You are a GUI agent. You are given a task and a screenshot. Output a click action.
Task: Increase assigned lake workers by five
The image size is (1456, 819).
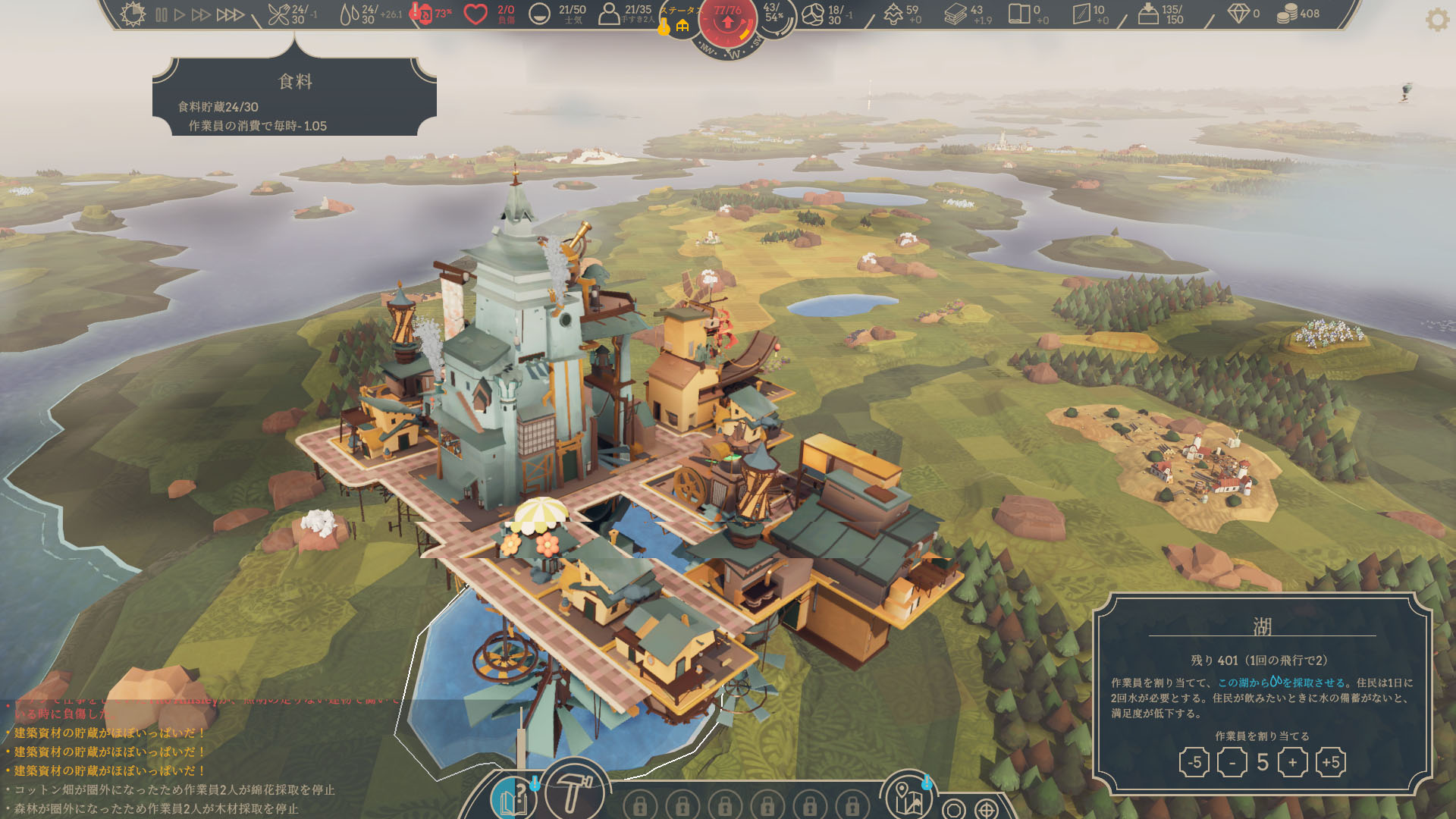tap(1330, 762)
